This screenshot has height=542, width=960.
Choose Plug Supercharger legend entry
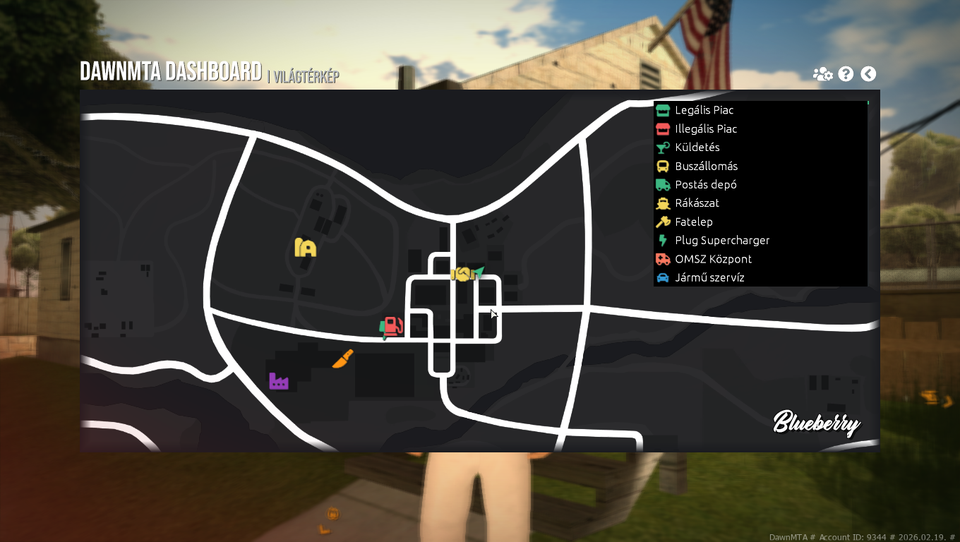[x=722, y=240]
